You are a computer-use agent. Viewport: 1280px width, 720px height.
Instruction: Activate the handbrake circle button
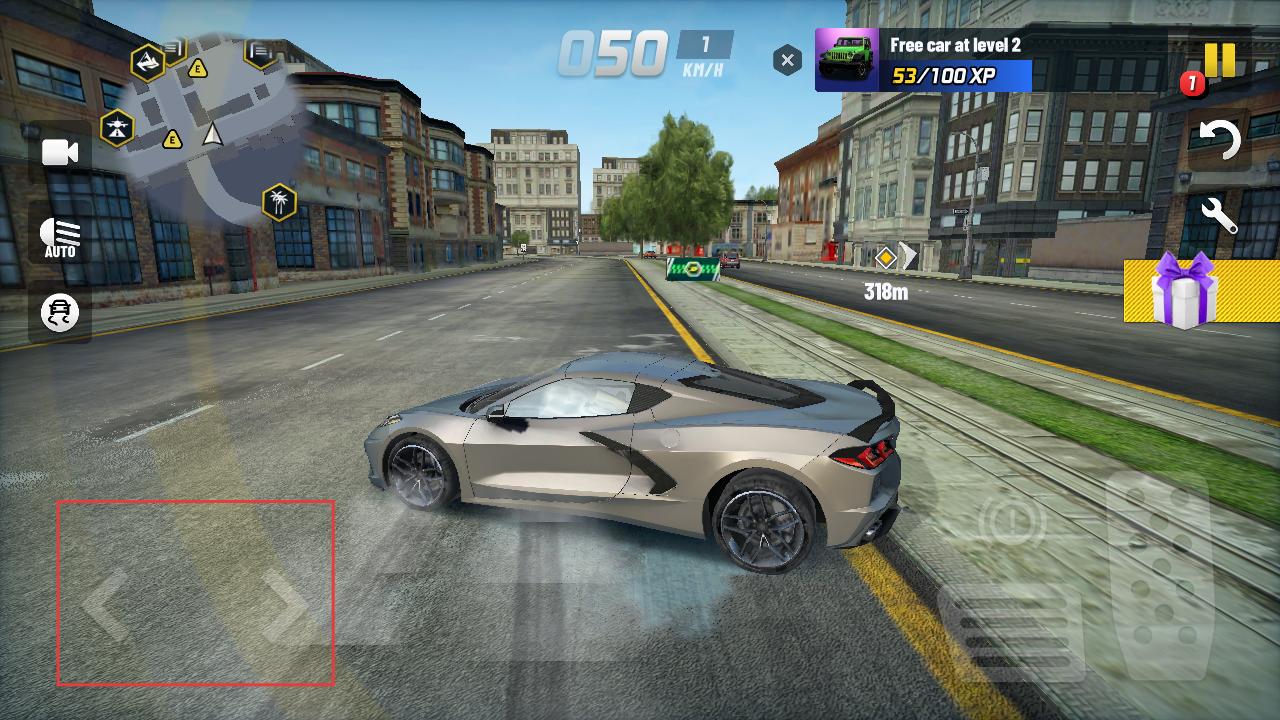pos(1012,520)
